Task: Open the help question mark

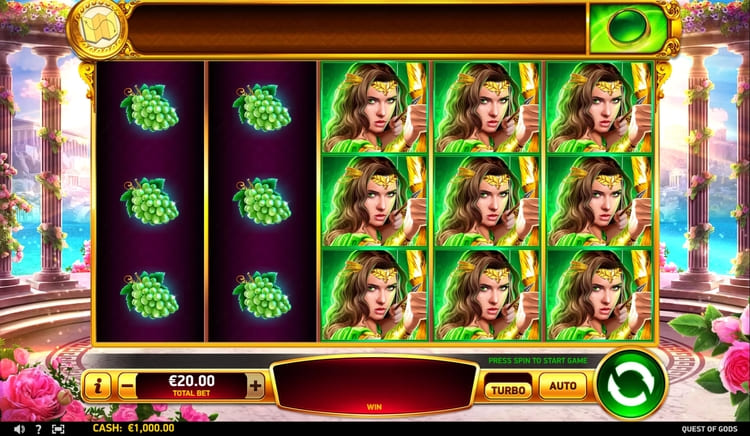Action: (x=37, y=428)
